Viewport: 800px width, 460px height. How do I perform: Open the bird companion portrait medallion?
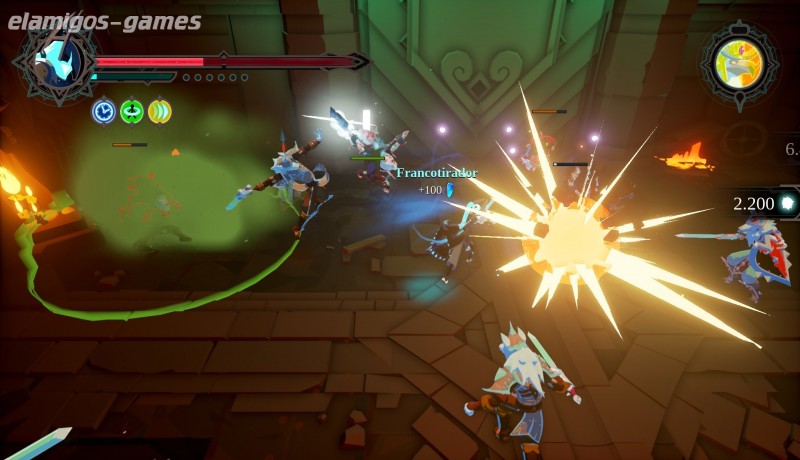tap(739, 64)
